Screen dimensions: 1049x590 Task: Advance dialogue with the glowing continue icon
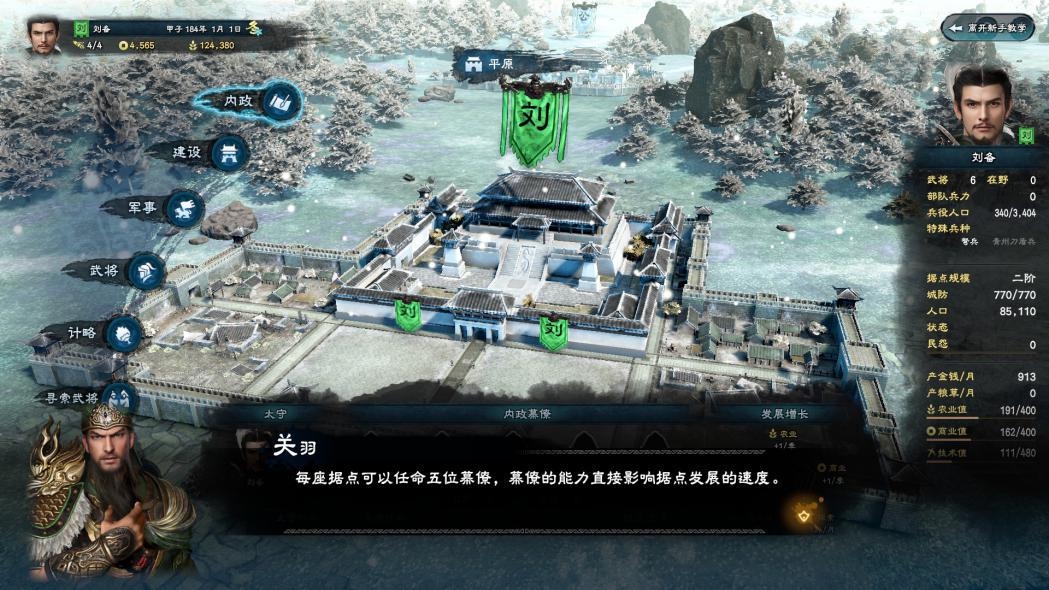tap(802, 514)
